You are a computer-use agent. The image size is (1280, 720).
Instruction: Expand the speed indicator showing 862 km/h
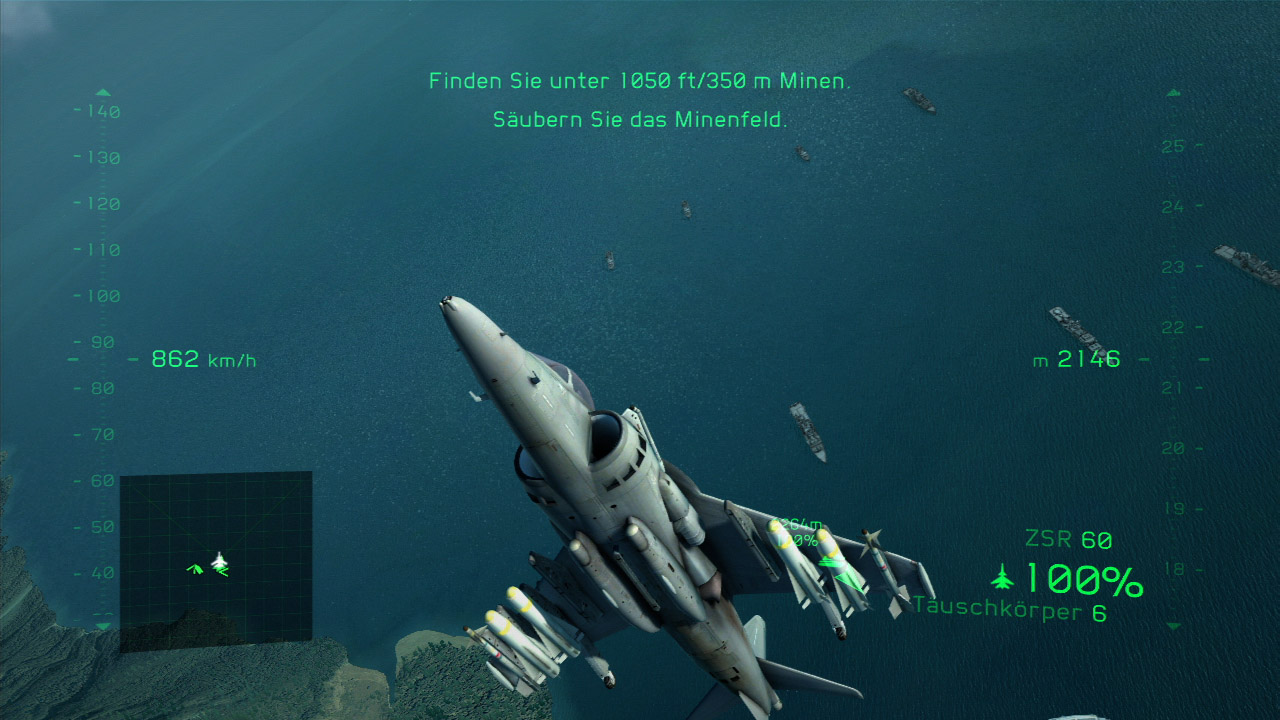click(200, 359)
